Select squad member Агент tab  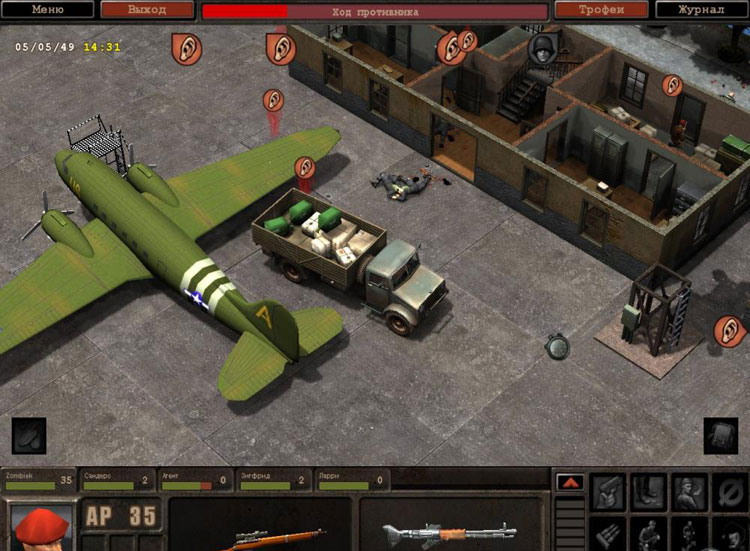tap(195, 480)
